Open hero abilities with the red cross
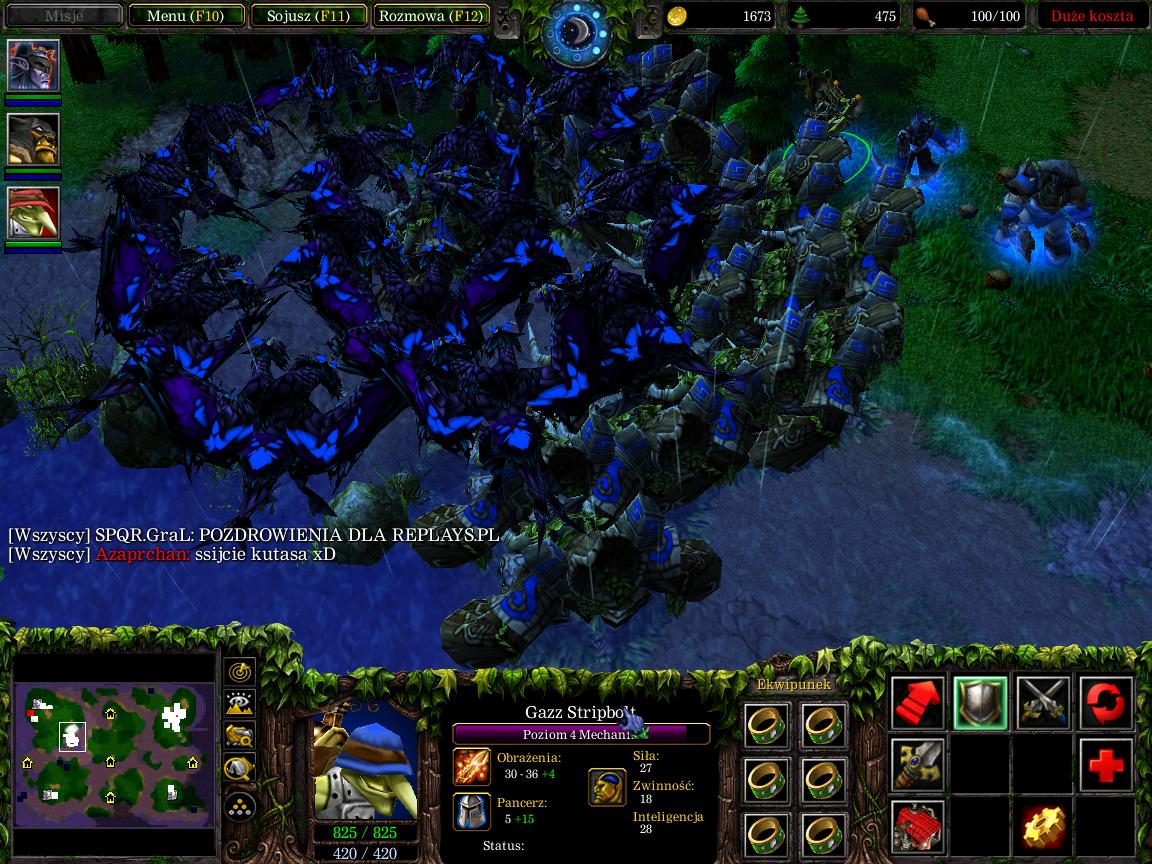 (1106, 765)
